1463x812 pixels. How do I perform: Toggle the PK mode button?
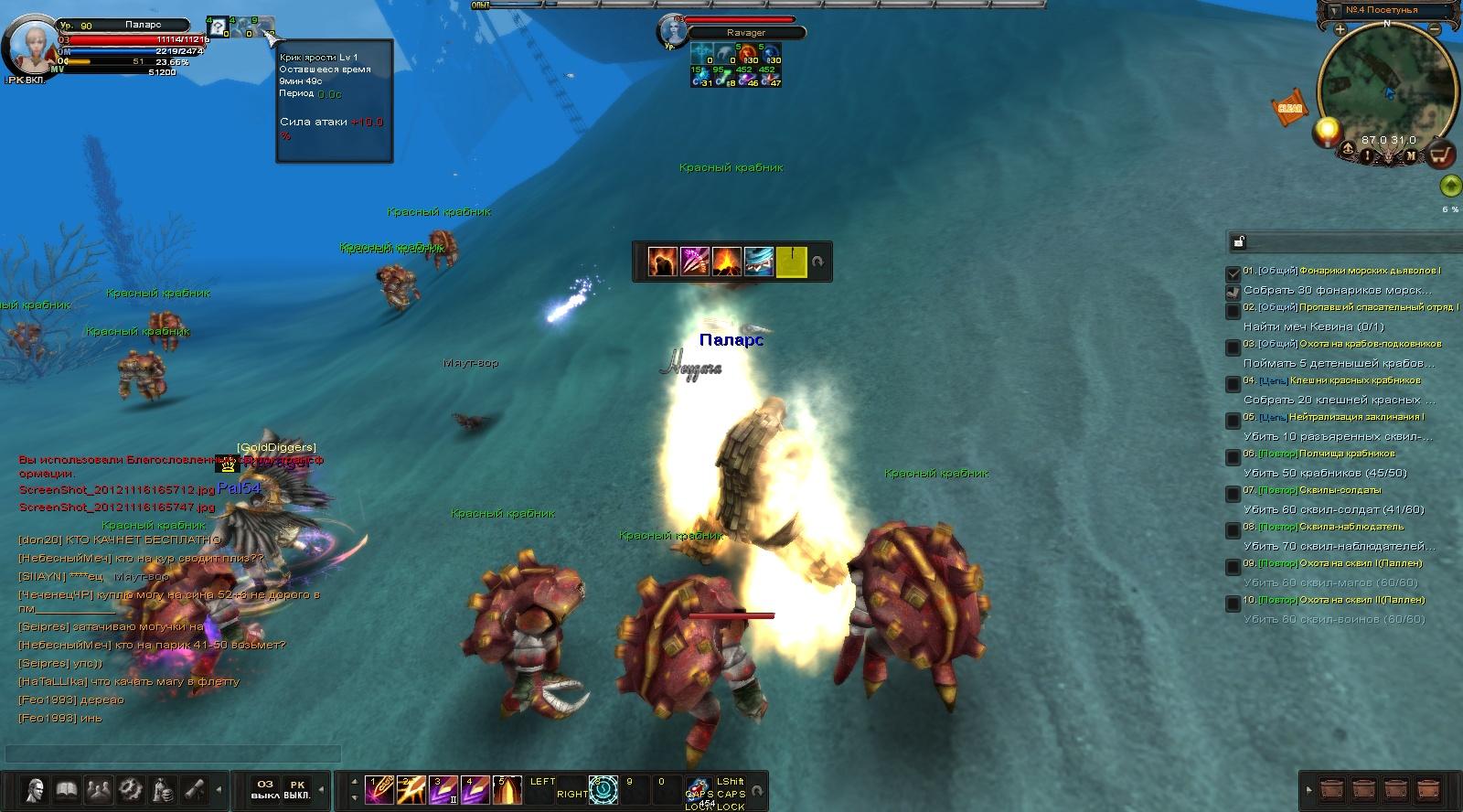(x=297, y=789)
